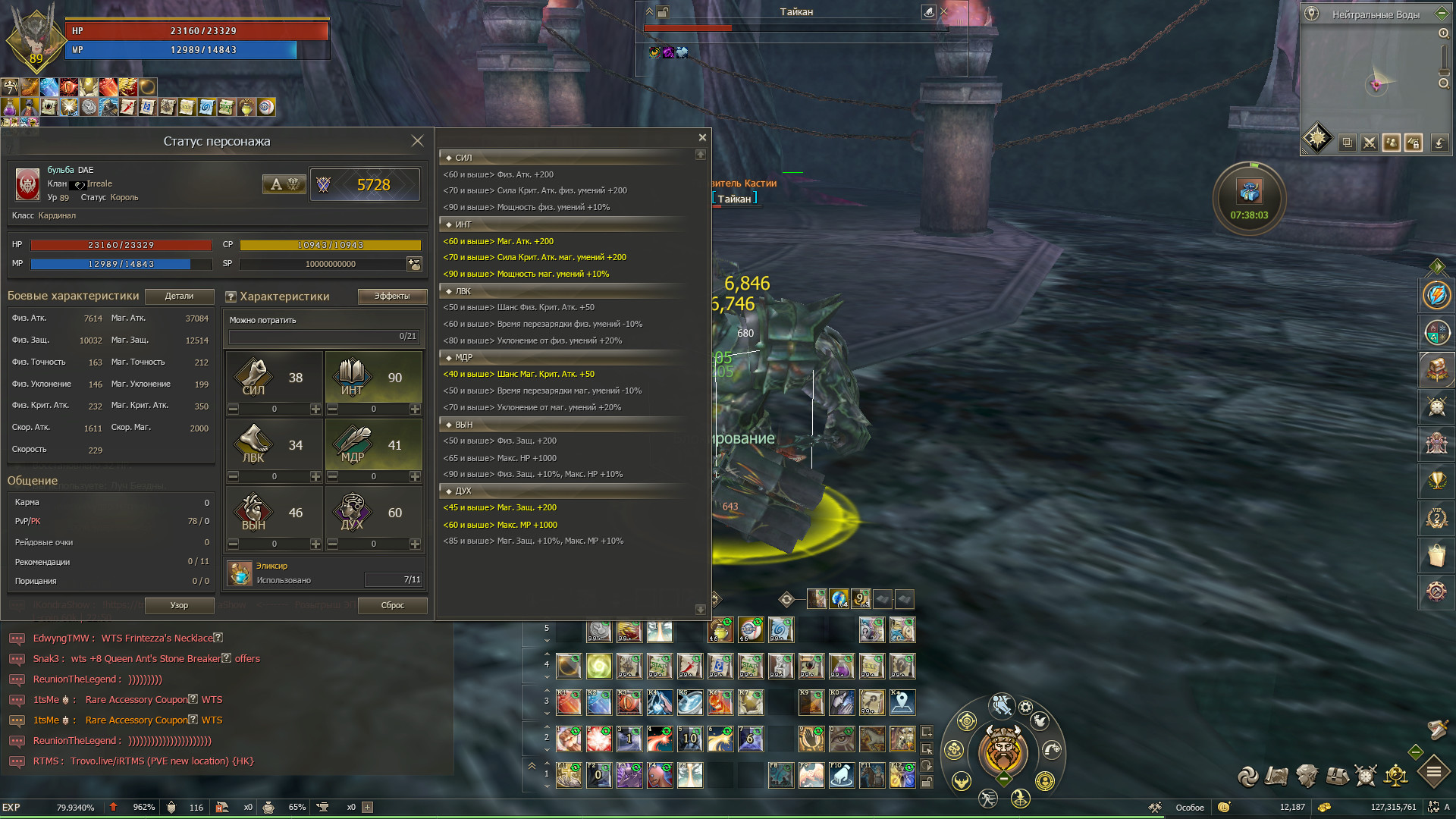The height and width of the screenshot is (819, 1456).
Task: Close the Тайкан target window
Action: 944,11
